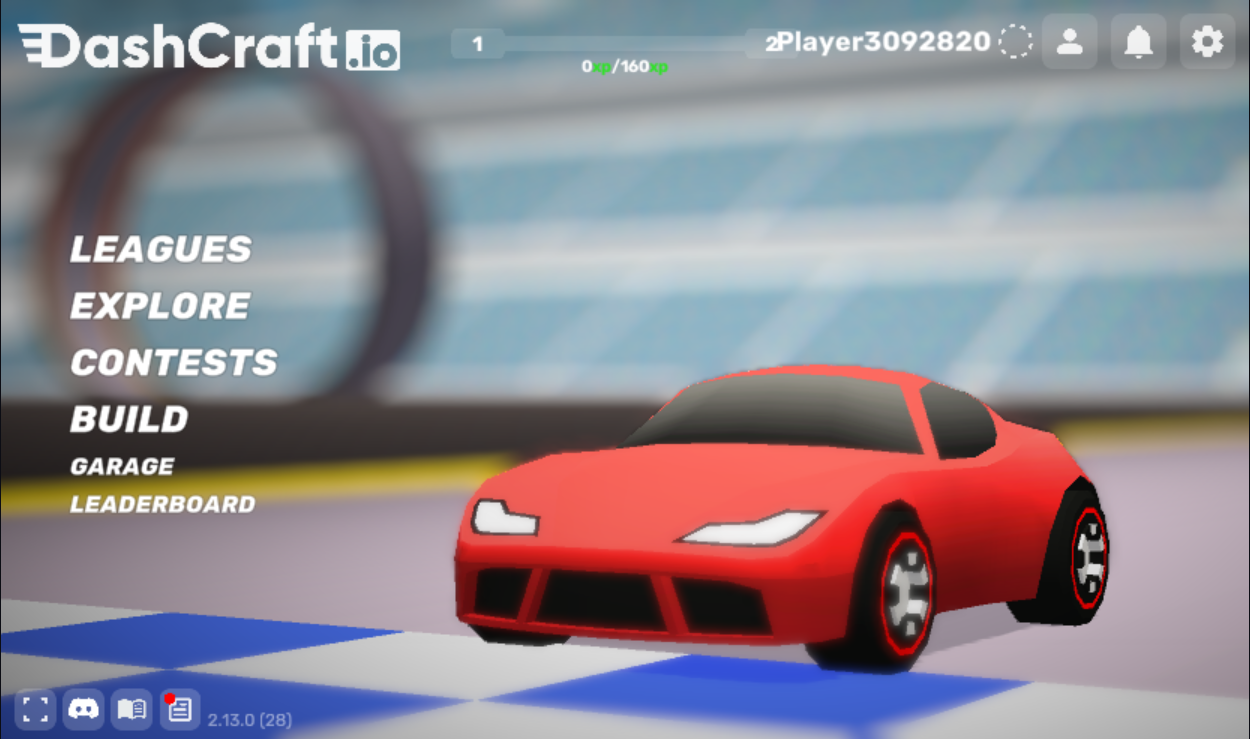Open the Discord link icon
This screenshot has width=1250, height=739.
tap(83, 710)
